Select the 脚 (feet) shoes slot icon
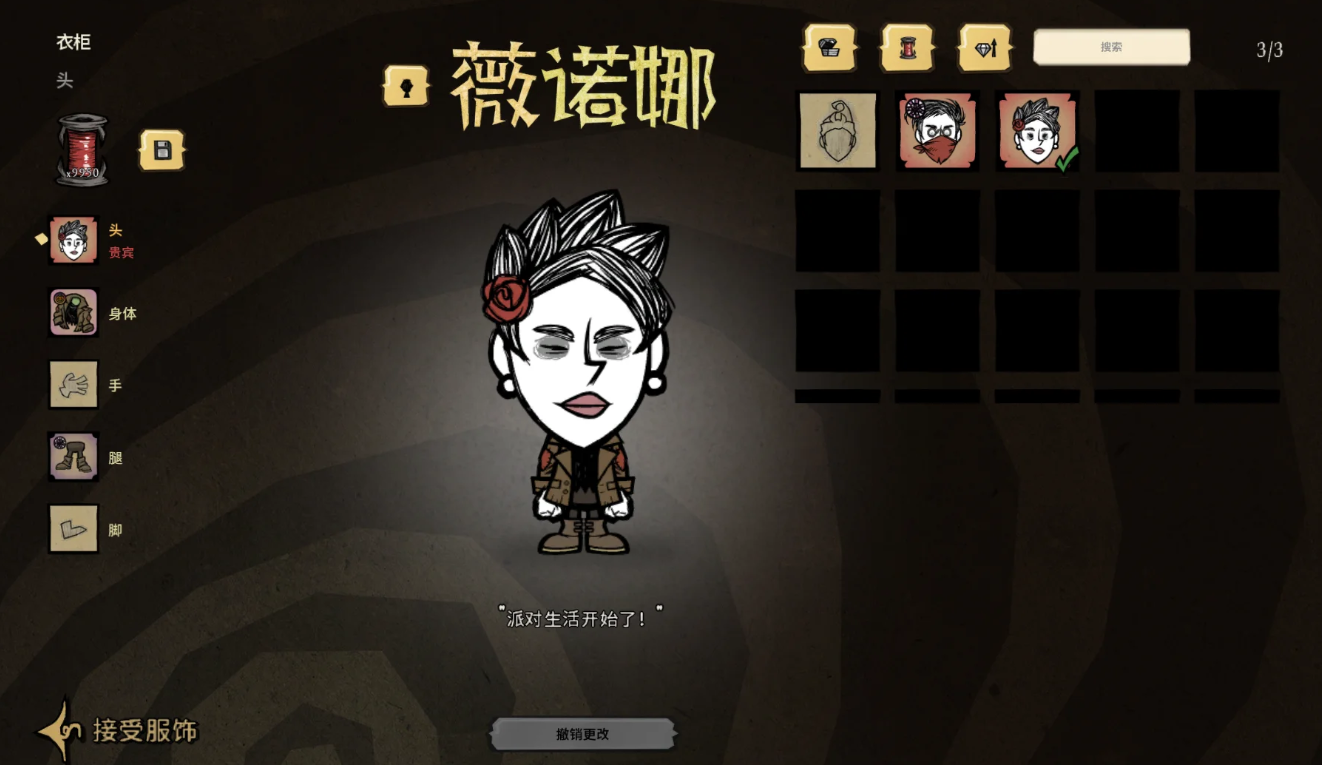This screenshot has height=765, width=1322. [x=72, y=529]
